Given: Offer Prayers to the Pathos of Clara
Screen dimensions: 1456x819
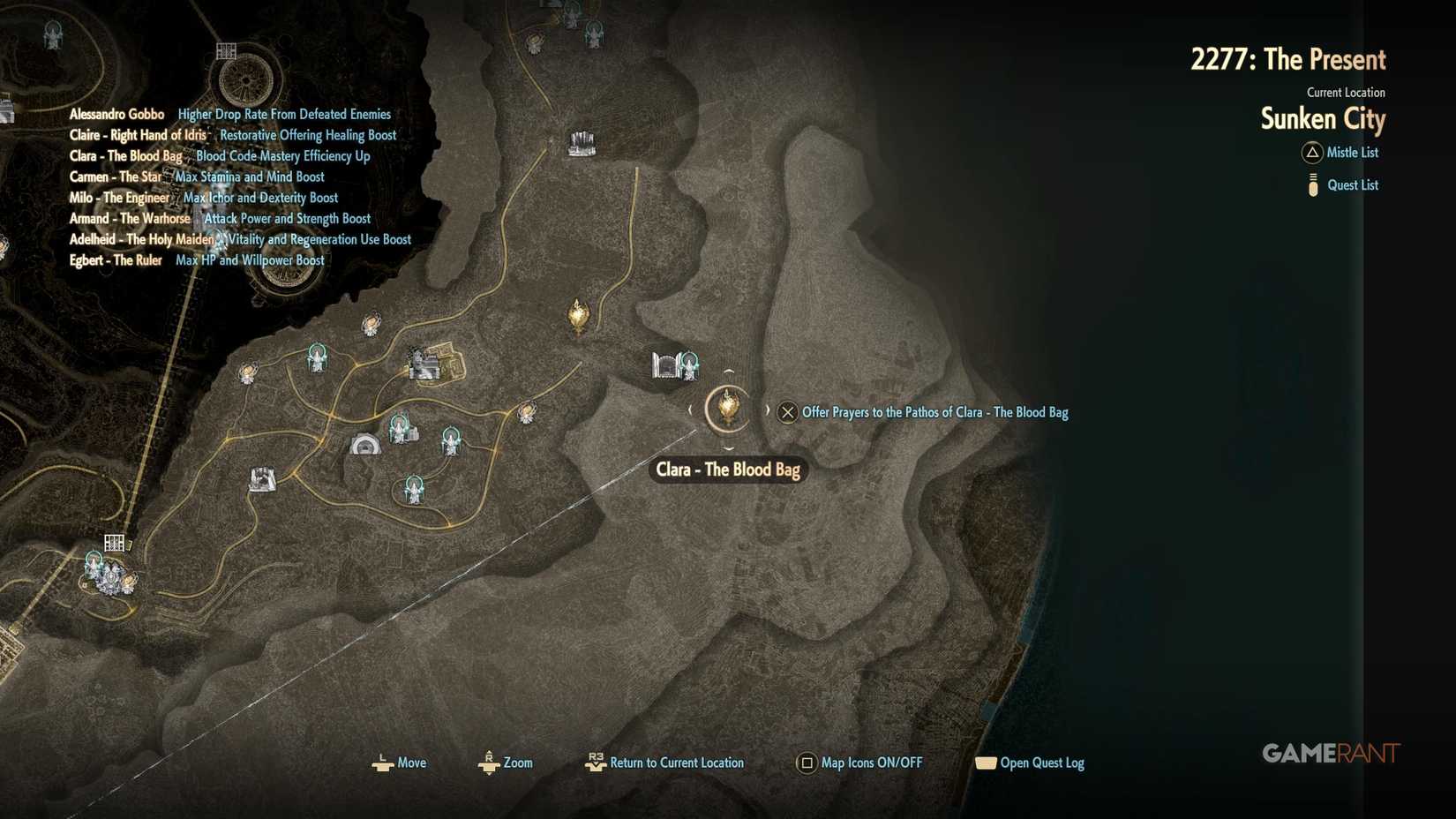Looking at the screenshot, I should [786, 412].
